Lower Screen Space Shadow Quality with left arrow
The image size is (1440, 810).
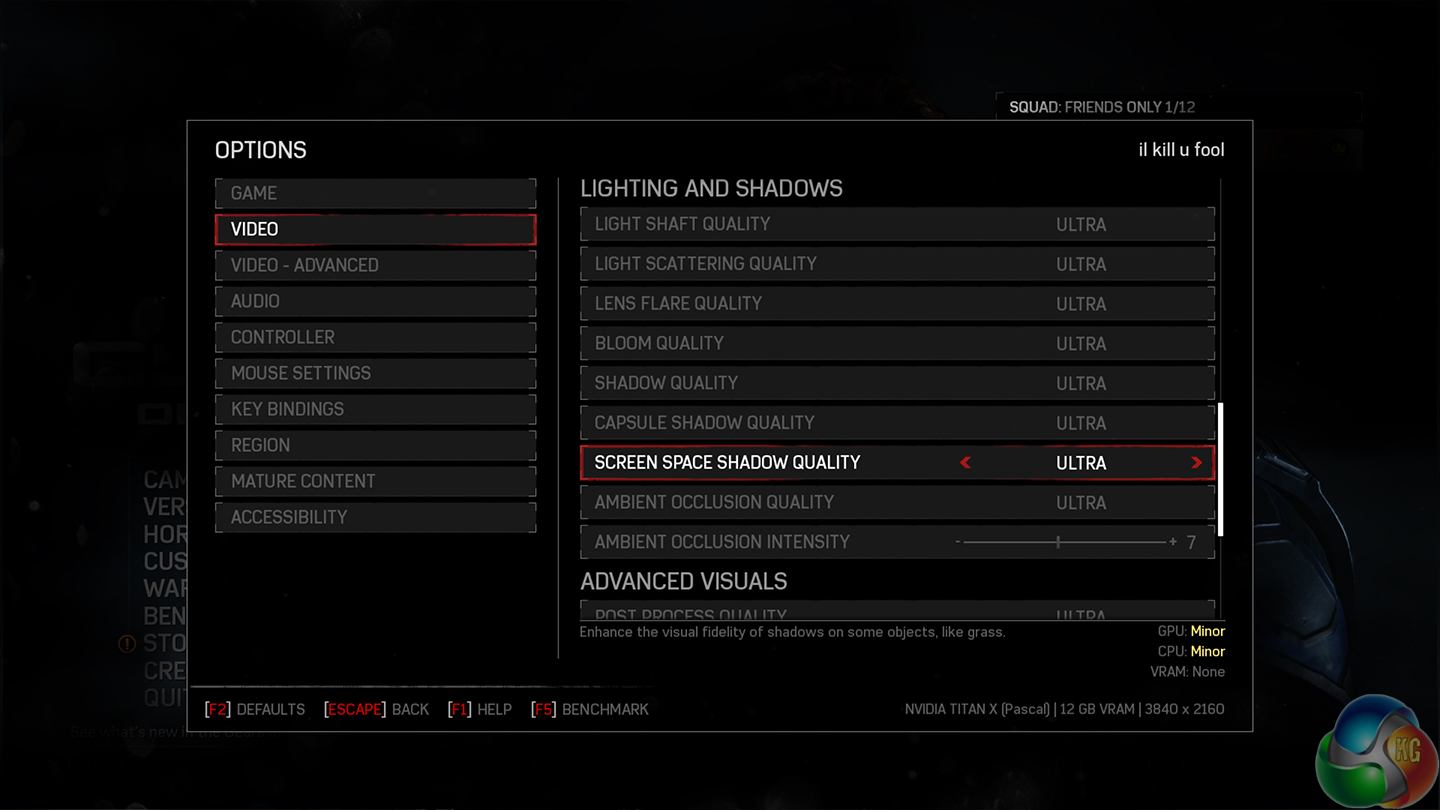[x=965, y=463]
